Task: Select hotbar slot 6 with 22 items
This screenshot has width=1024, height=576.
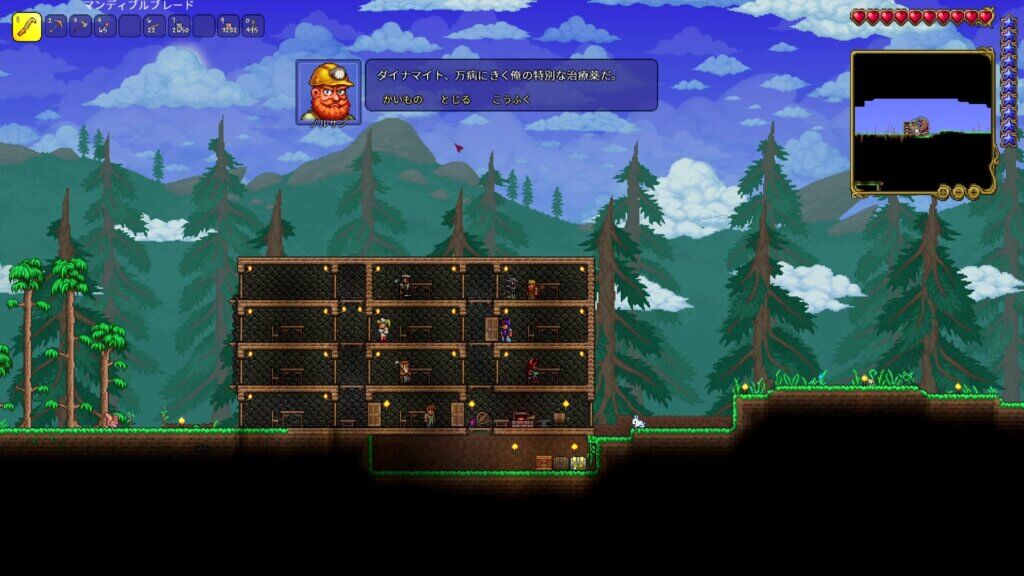Action: click(x=154, y=26)
